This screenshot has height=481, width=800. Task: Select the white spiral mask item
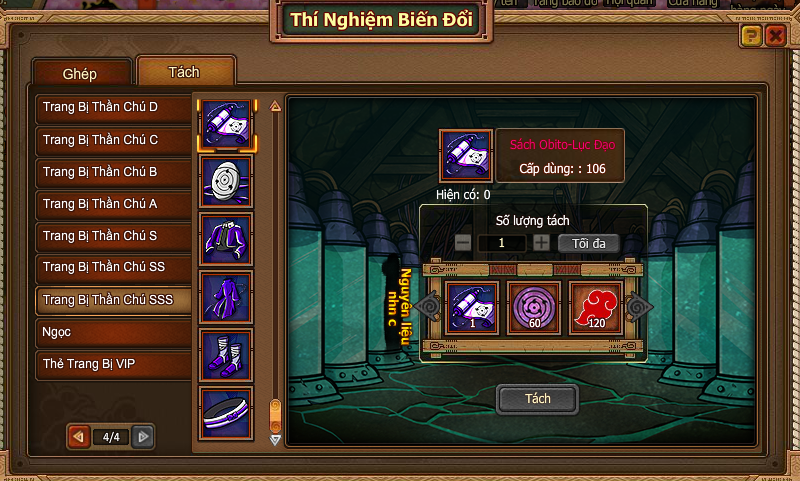click(x=226, y=181)
